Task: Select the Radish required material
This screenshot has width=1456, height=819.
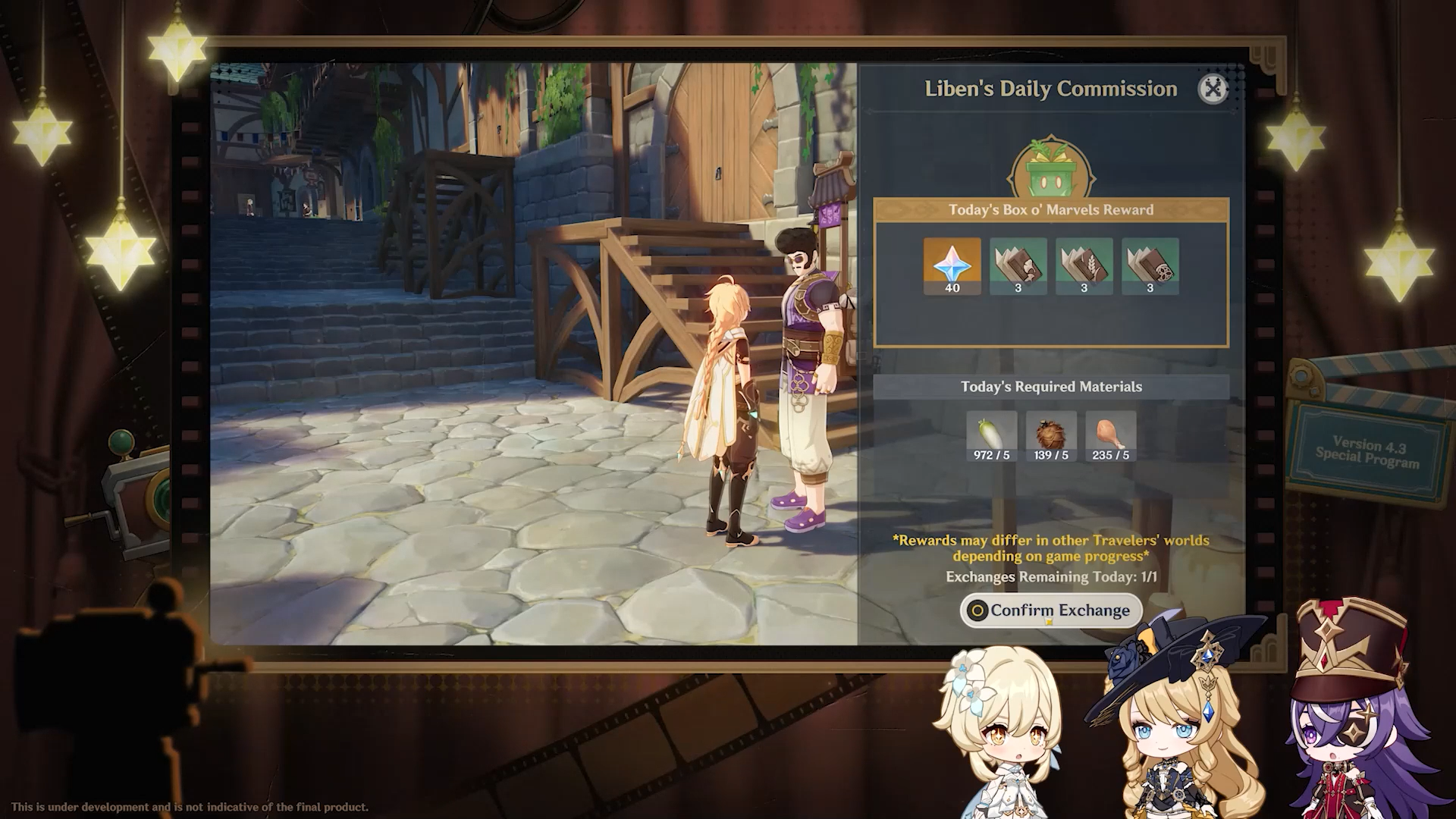Action: [x=991, y=436]
